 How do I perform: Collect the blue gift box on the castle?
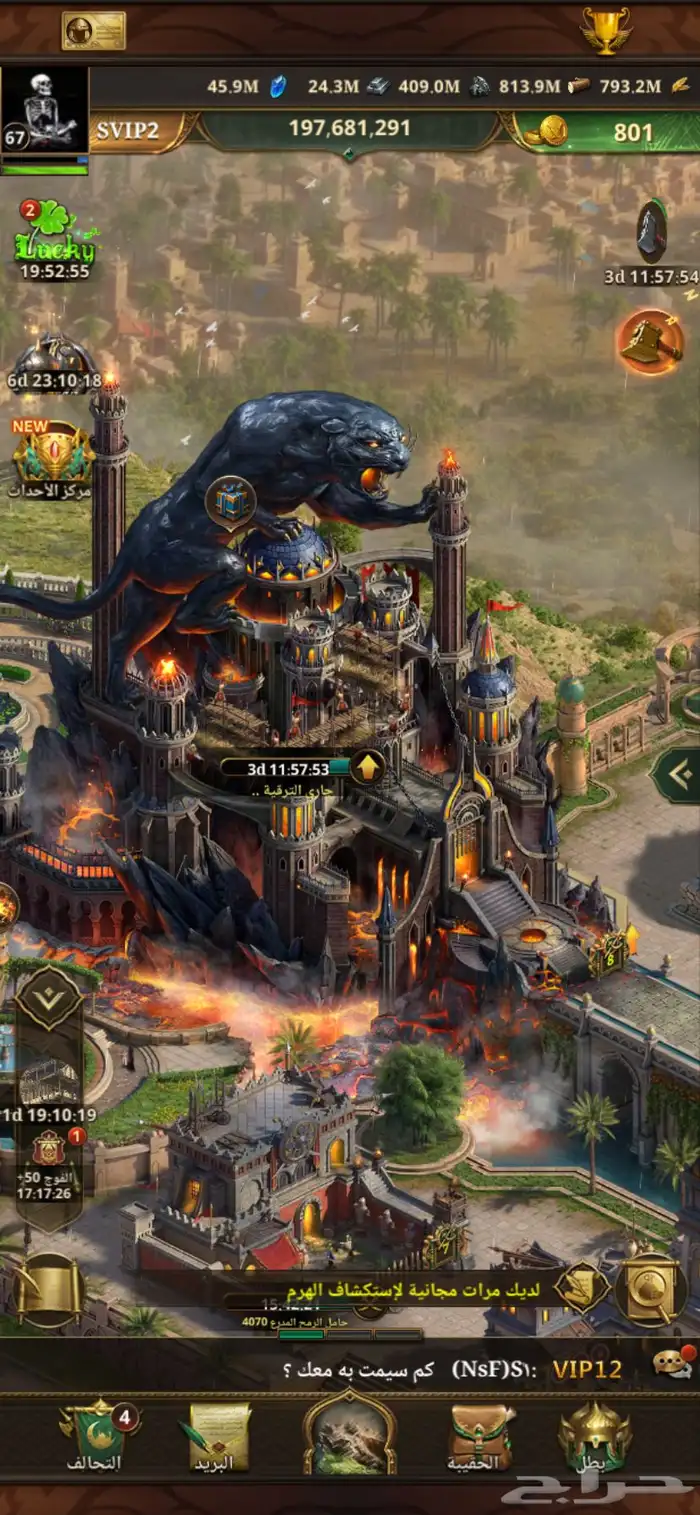(x=231, y=500)
